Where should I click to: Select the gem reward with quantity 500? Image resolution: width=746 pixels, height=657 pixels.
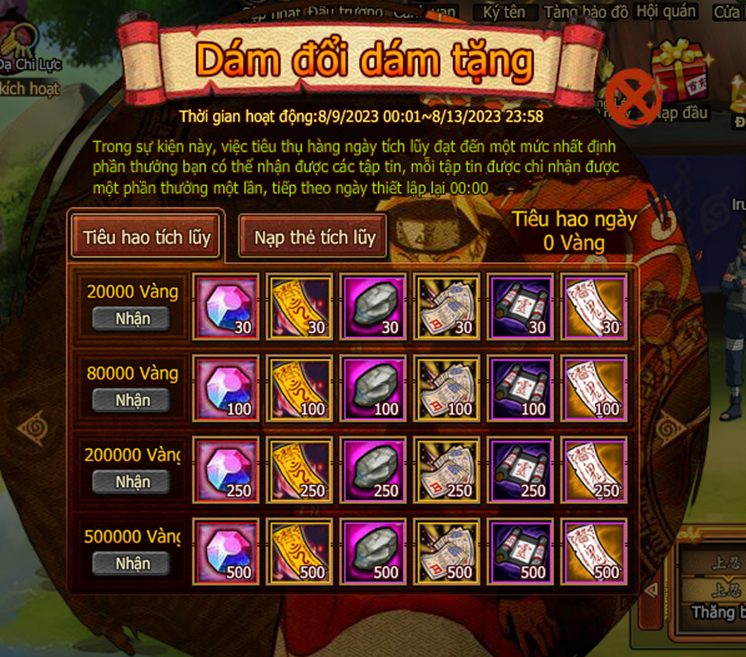[x=226, y=551]
